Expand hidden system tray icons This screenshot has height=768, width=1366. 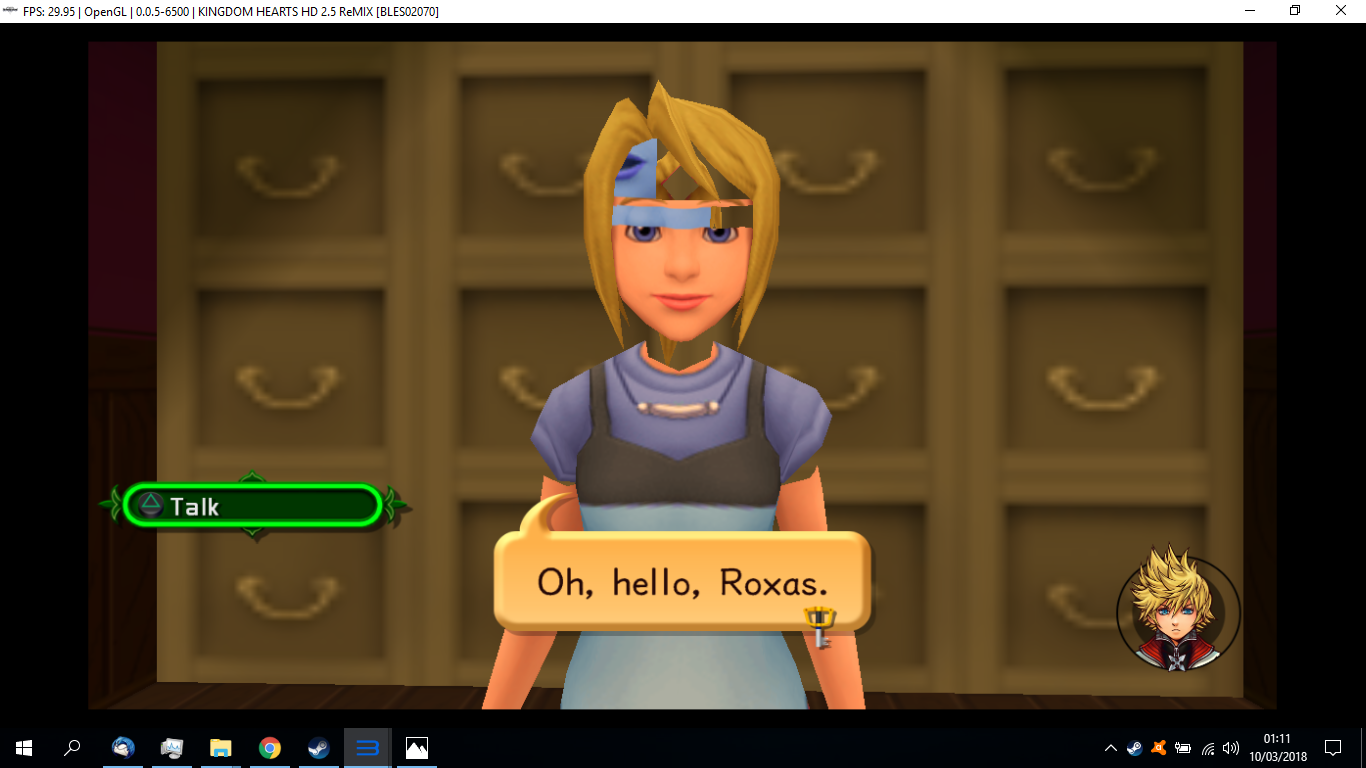(x=1110, y=748)
